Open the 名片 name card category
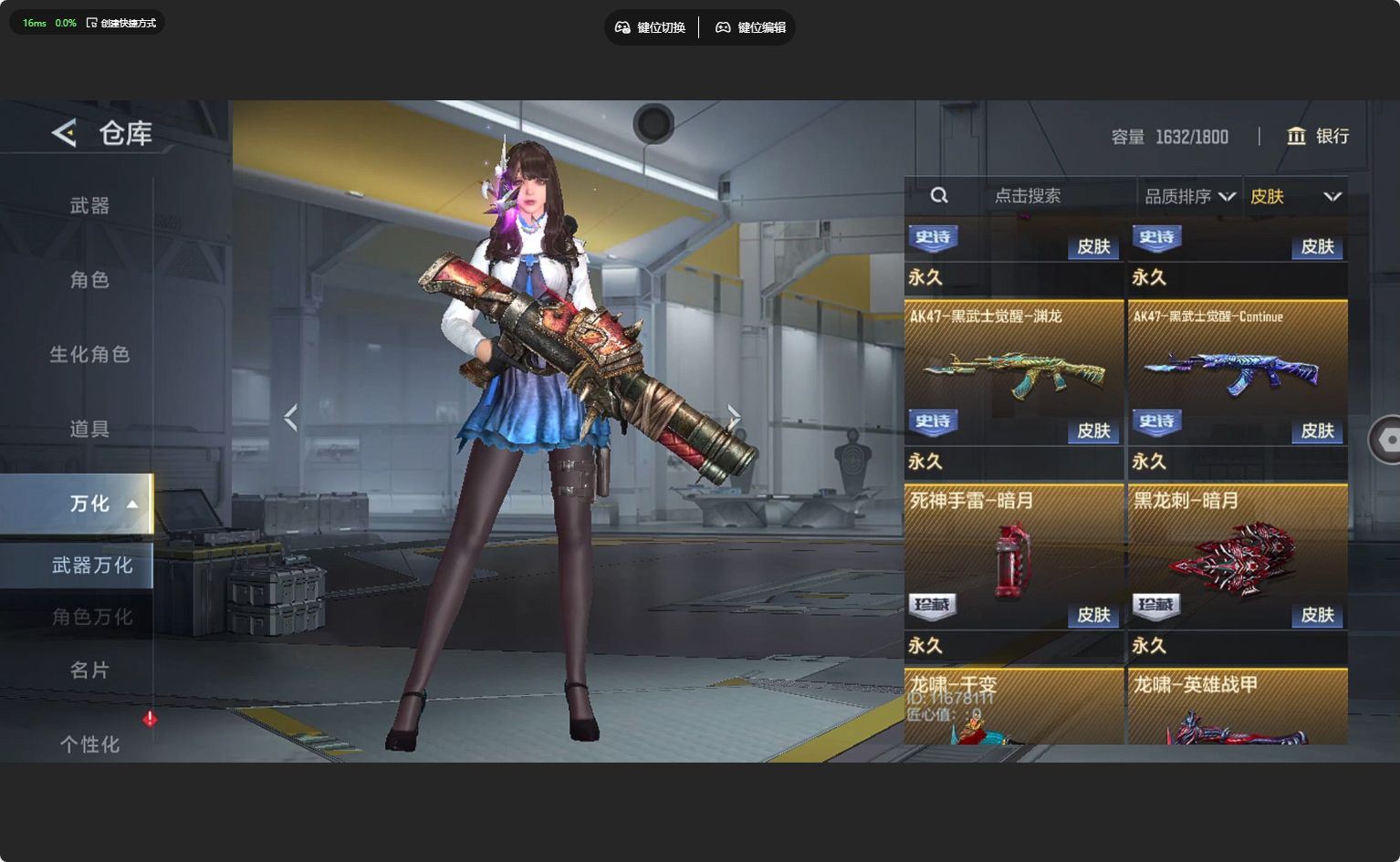 (89, 670)
